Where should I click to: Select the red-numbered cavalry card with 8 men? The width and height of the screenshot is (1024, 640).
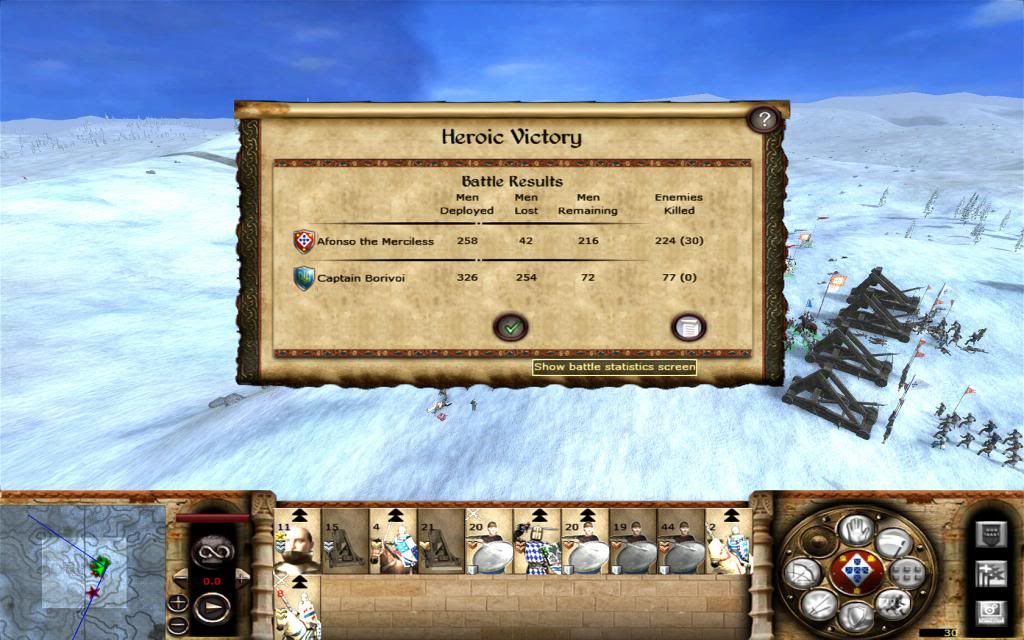tap(297, 607)
